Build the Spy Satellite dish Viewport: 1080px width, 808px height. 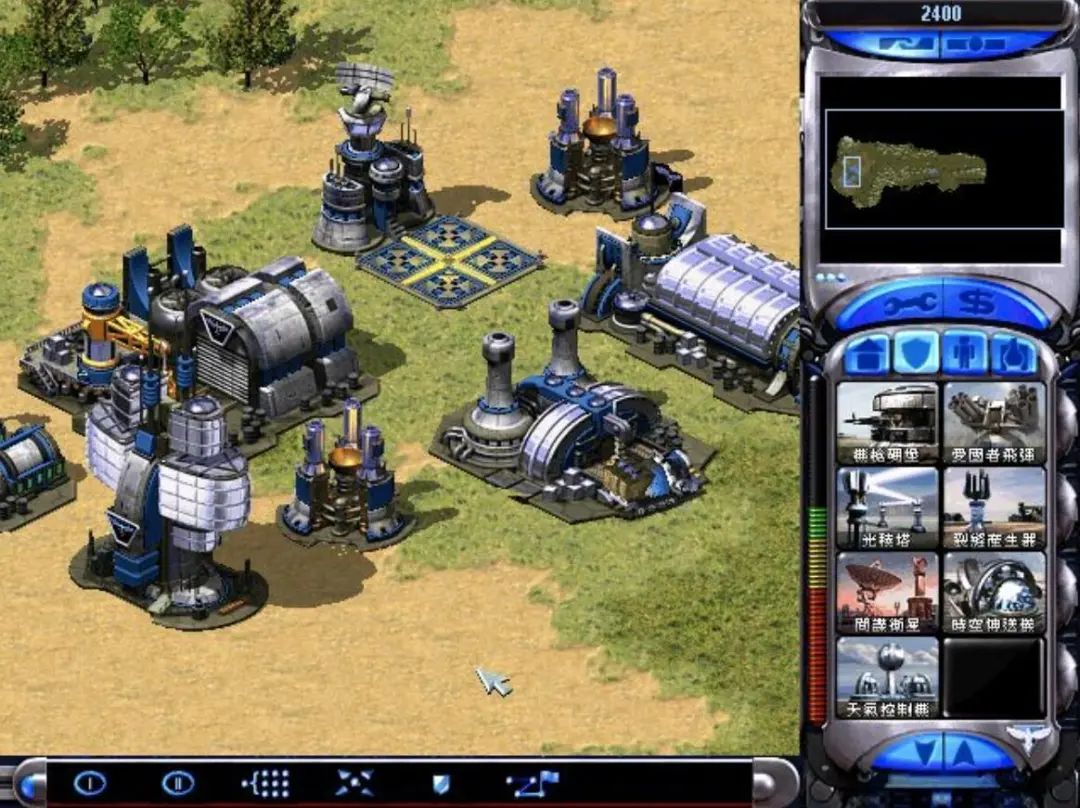point(887,592)
